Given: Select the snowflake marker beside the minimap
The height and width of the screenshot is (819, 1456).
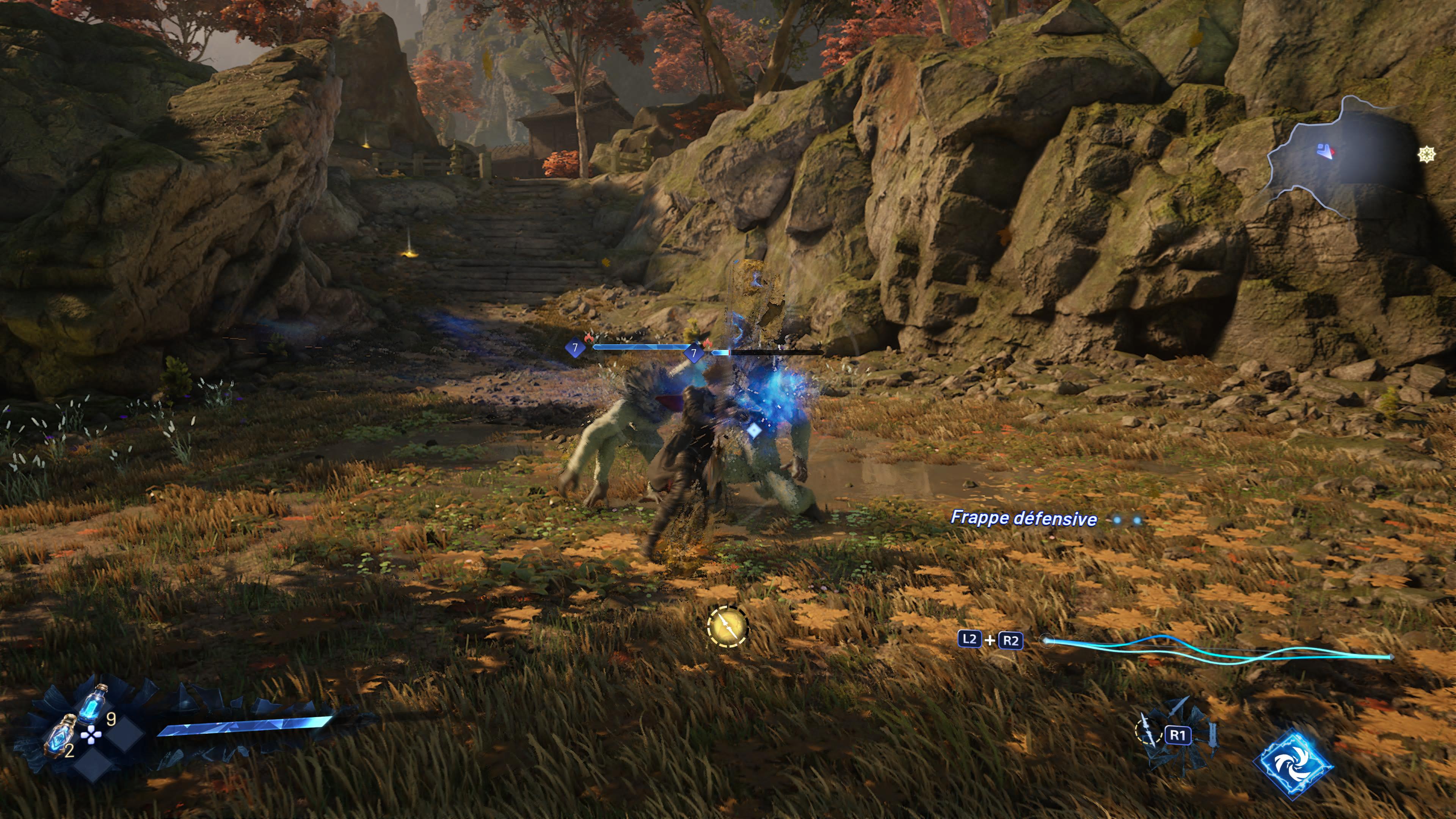Looking at the screenshot, I should tap(1426, 154).
